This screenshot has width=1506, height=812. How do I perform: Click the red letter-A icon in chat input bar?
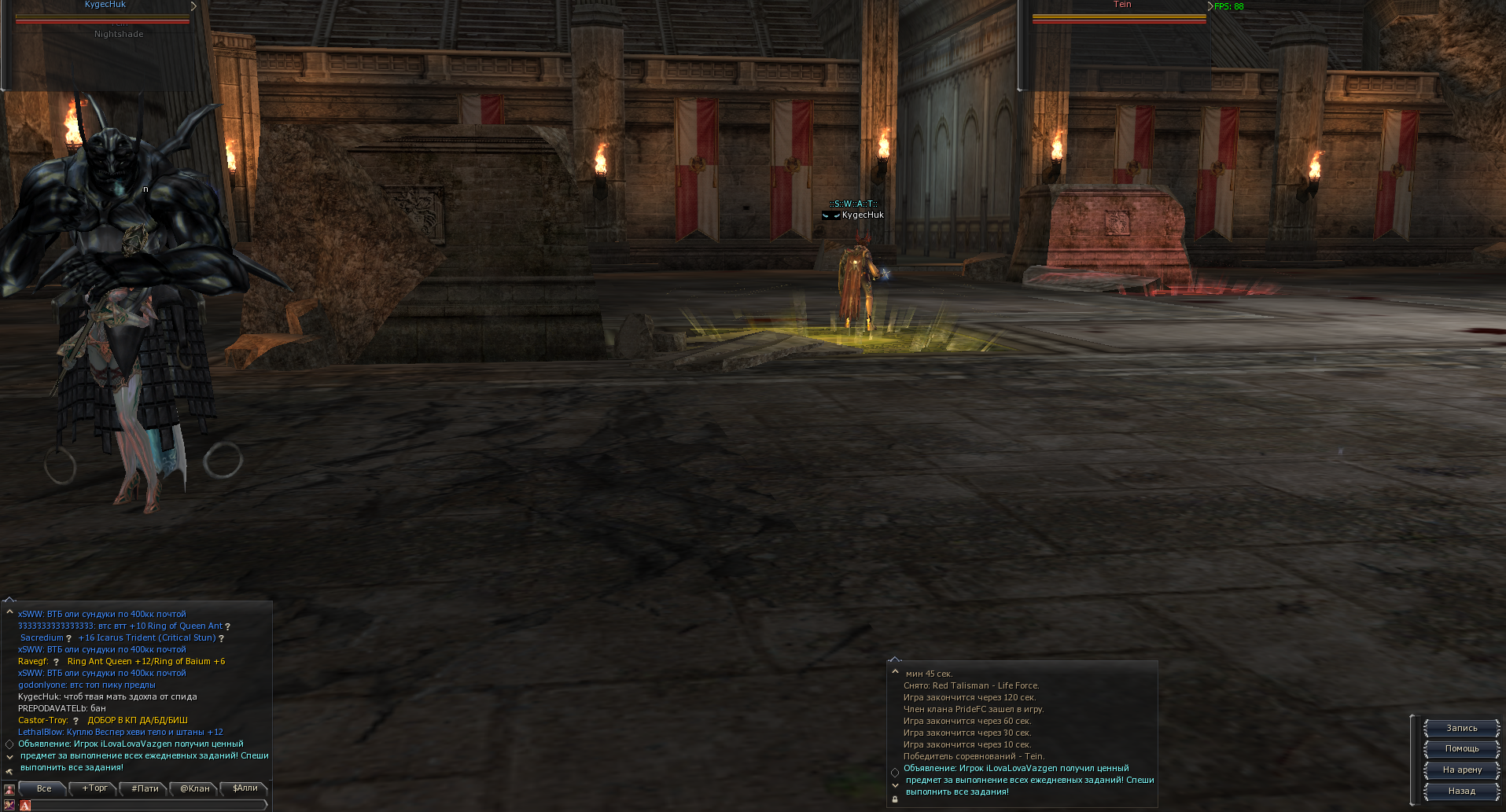click(x=25, y=805)
